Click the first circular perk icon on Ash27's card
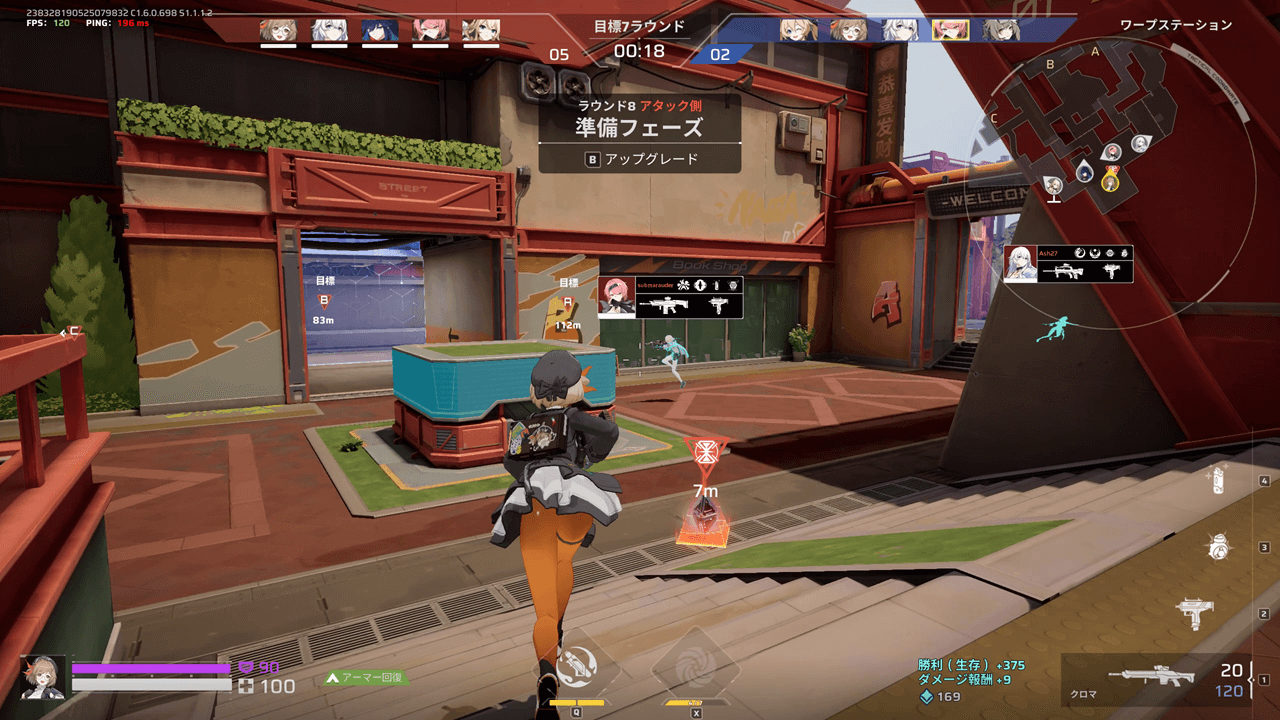Image resolution: width=1280 pixels, height=720 pixels. tap(1082, 255)
